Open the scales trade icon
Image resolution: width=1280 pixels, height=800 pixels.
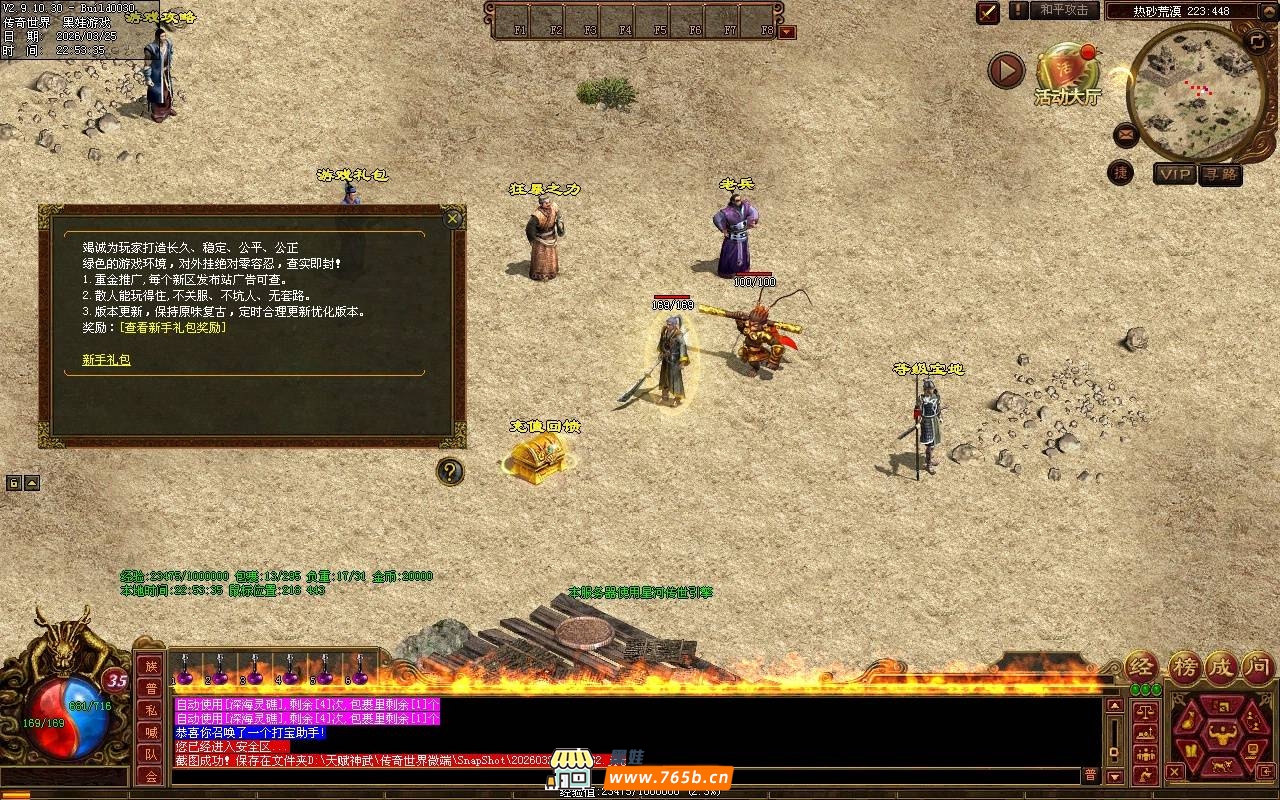click(1146, 713)
